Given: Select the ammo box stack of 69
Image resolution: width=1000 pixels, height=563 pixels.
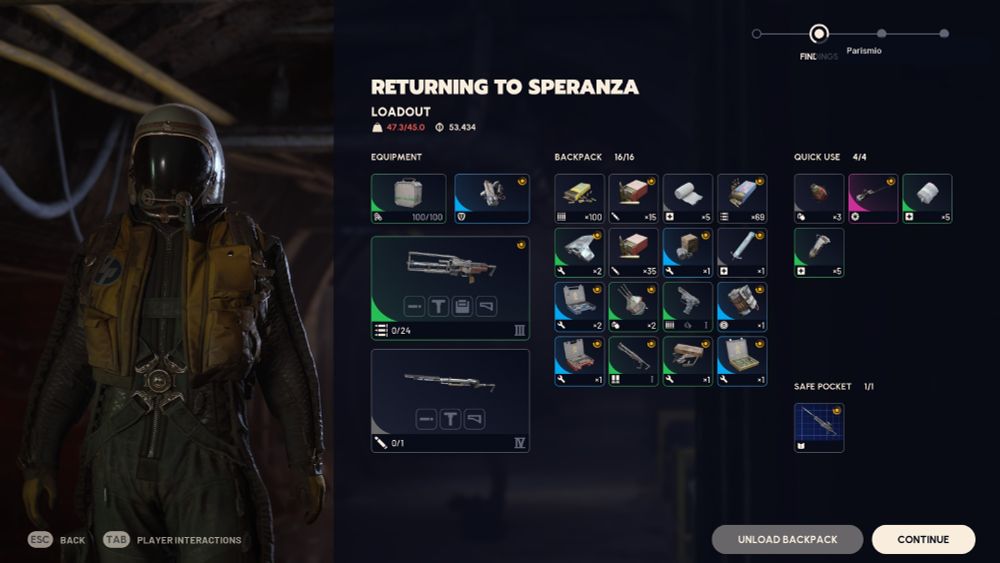Looking at the screenshot, I should click(742, 198).
